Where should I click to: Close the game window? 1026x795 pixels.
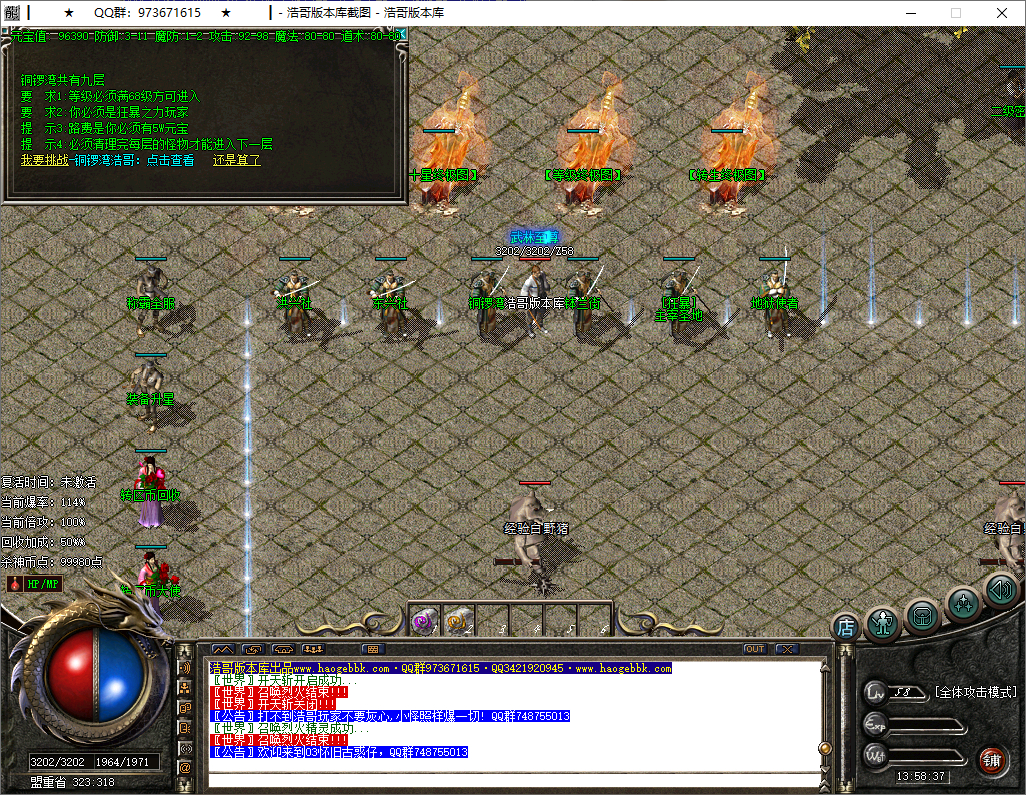1001,13
